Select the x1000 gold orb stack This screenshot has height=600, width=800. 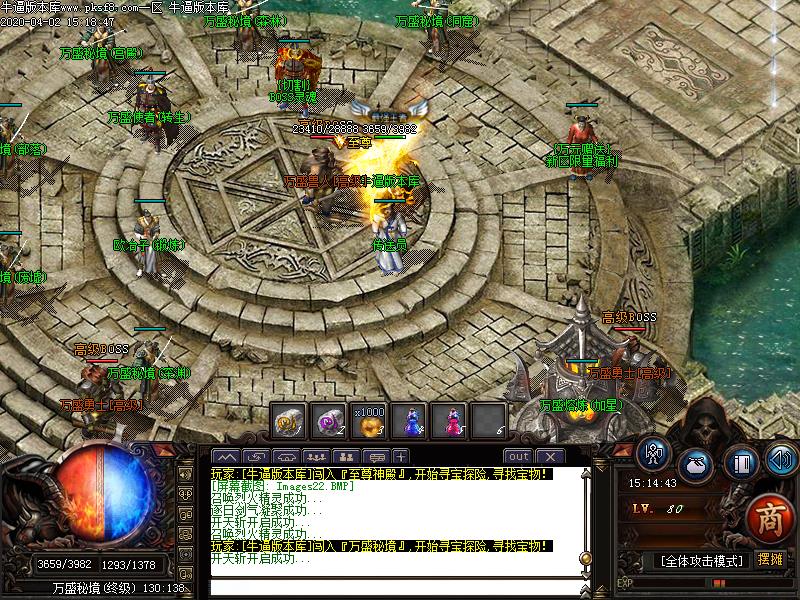[x=368, y=421]
